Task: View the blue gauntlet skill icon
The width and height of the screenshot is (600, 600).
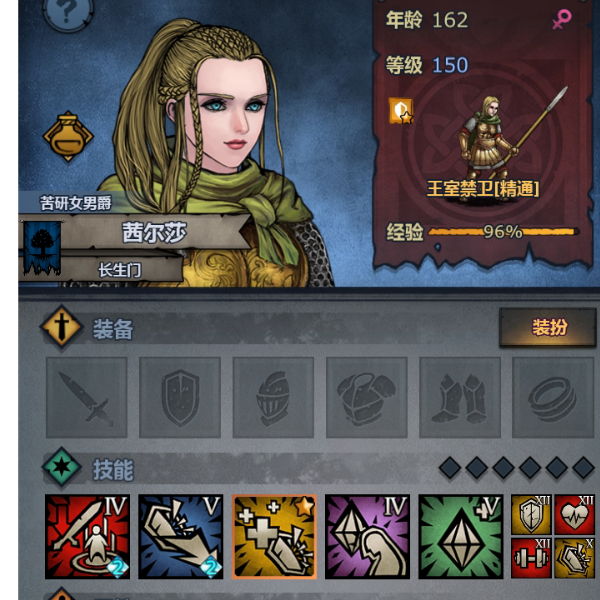Action: coord(180,537)
